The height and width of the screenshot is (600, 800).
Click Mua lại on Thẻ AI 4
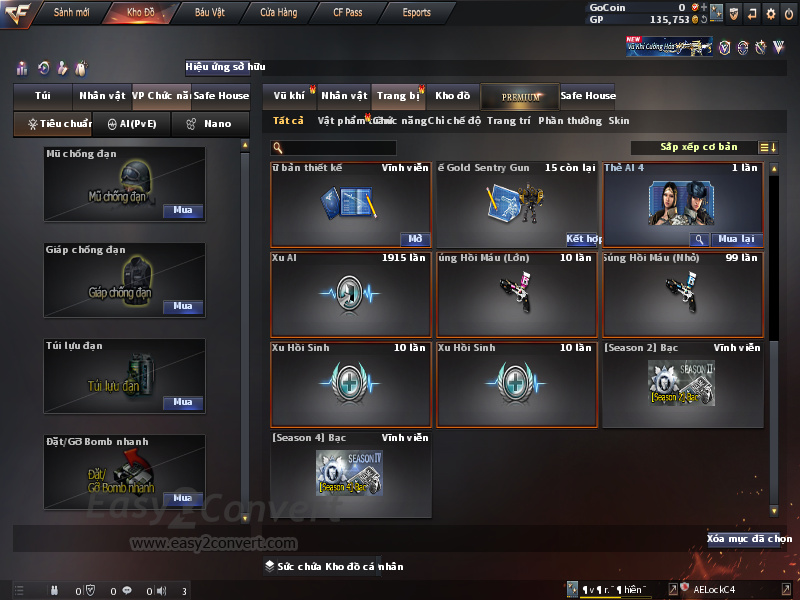pos(738,240)
